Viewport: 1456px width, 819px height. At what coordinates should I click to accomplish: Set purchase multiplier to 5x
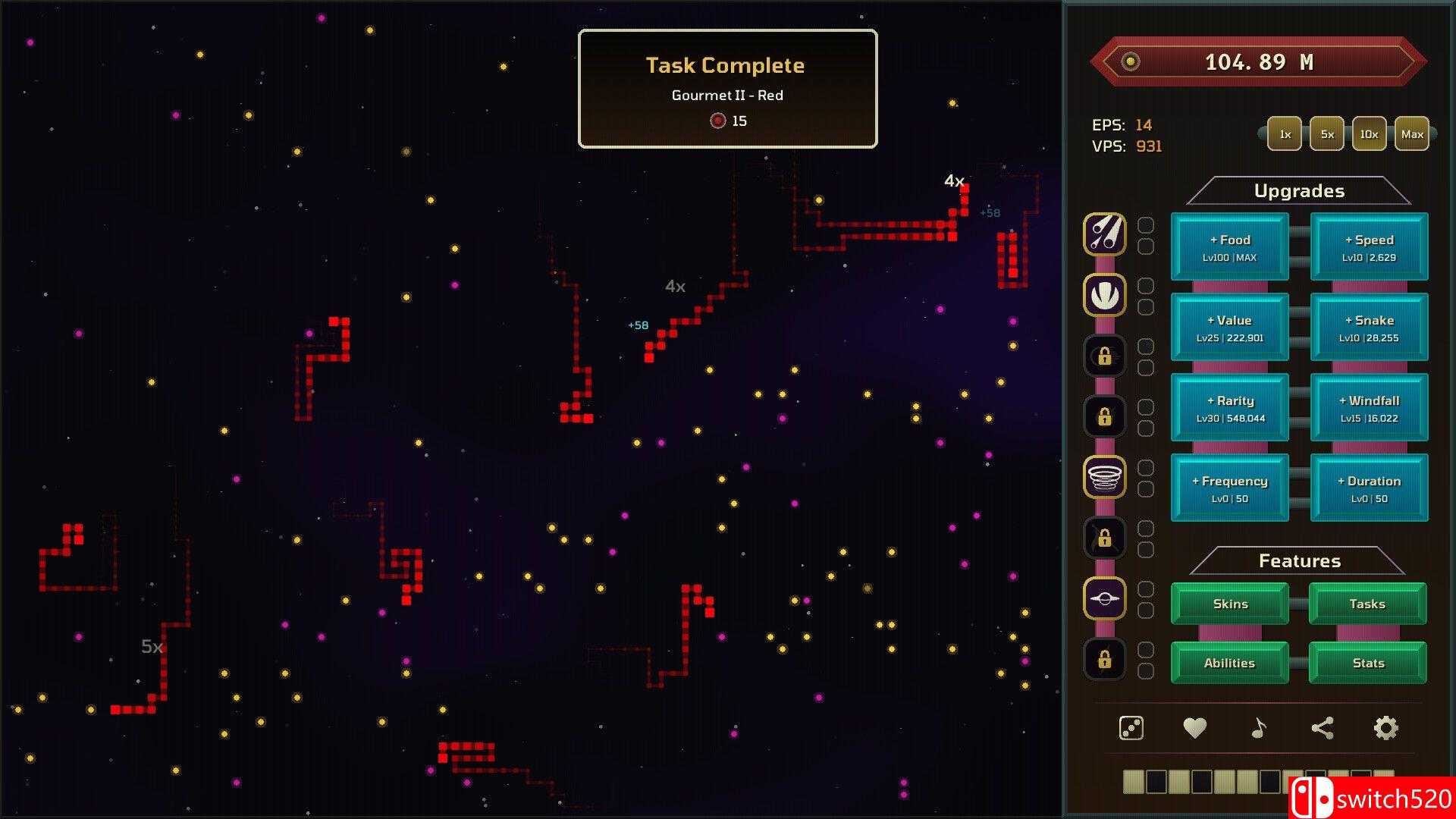pos(1327,134)
